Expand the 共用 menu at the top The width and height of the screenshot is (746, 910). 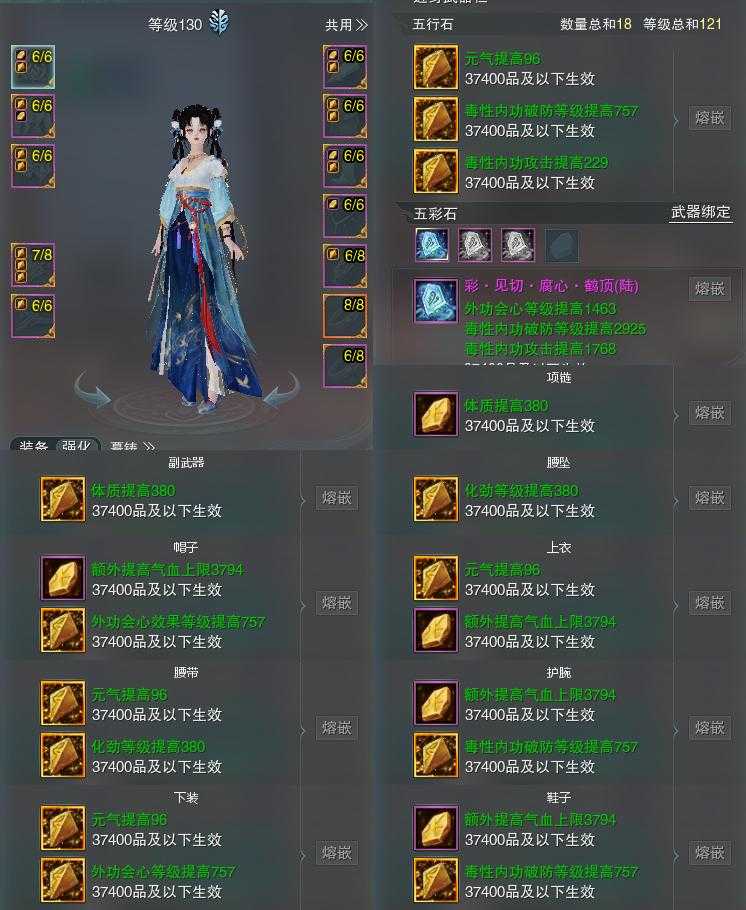pos(346,25)
